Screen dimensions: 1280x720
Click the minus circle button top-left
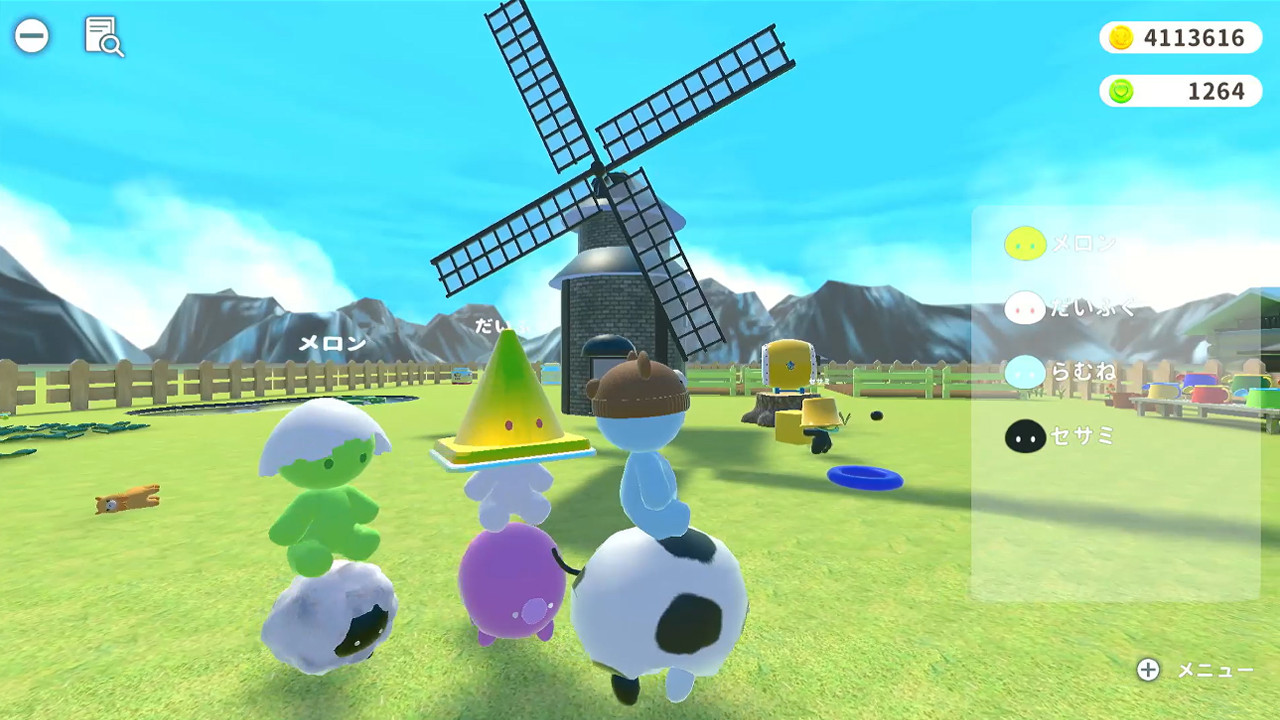(x=33, y=36)
